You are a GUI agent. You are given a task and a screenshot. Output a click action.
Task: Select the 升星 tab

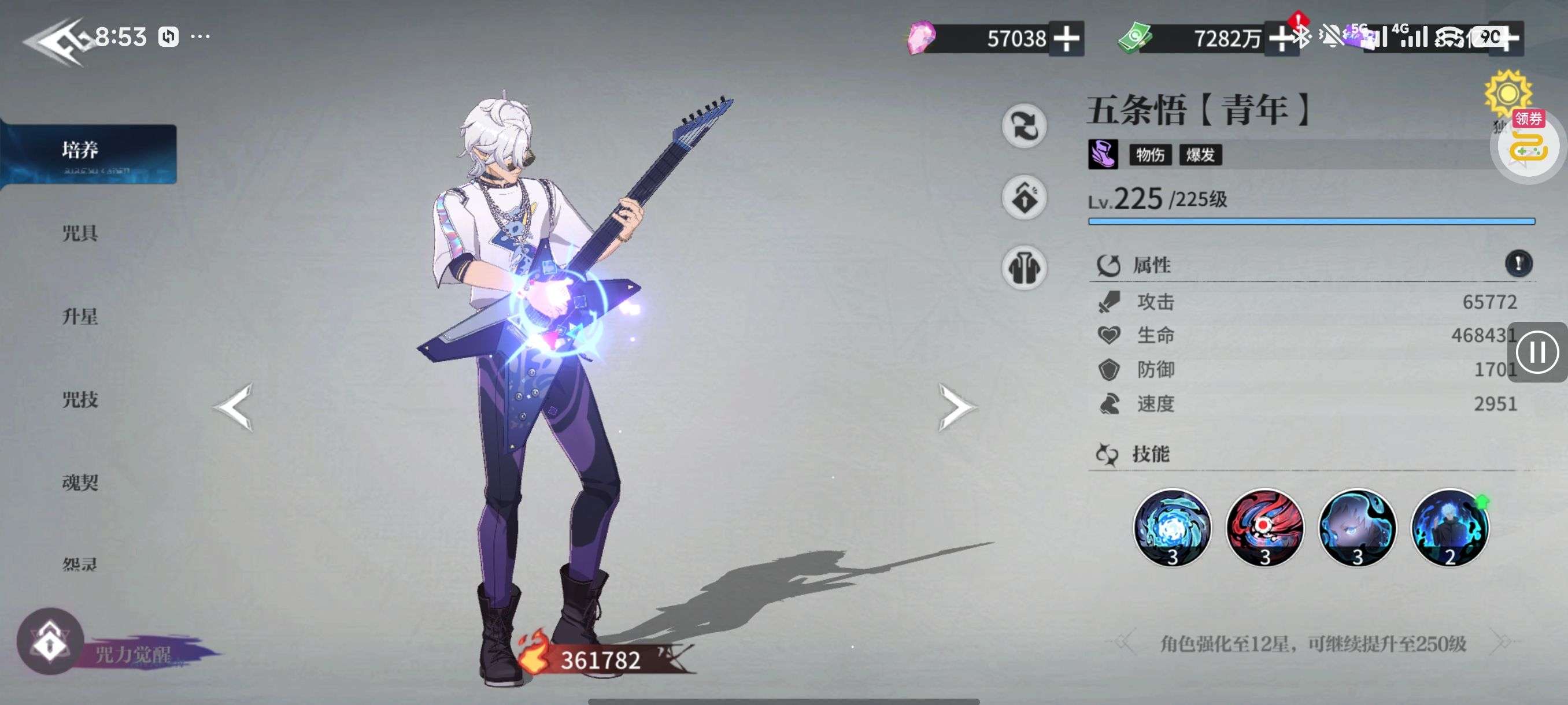pos(80,316)
